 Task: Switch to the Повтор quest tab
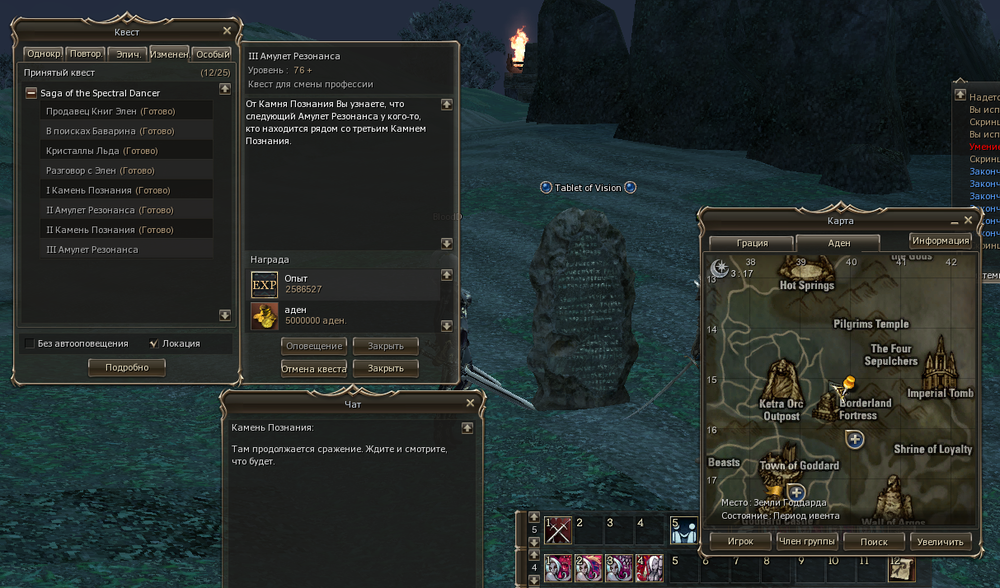pyautogui.click(x=85, y=54)
